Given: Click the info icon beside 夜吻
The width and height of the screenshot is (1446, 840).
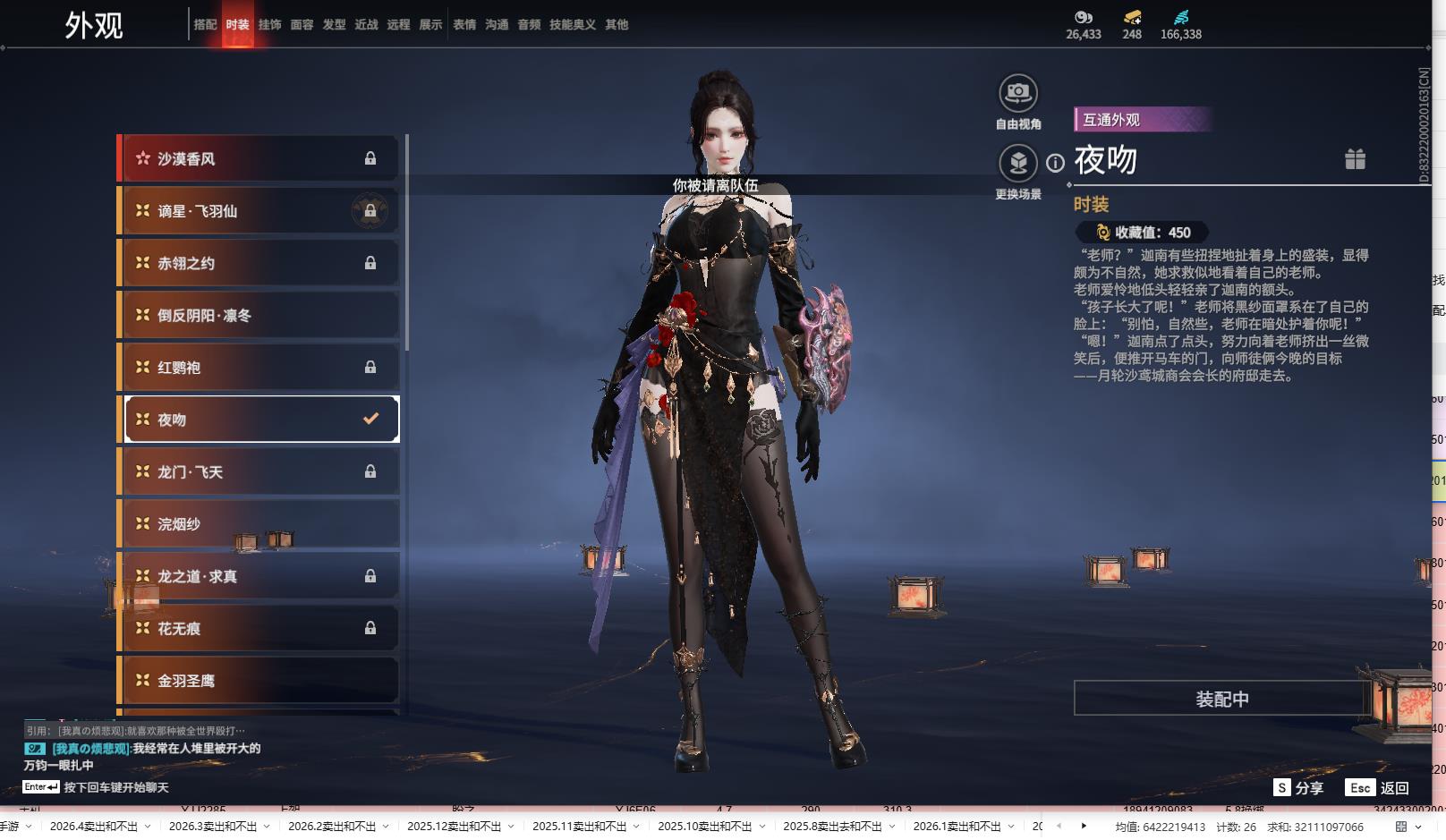Looking at the screenshot, I should [1056, 163].
